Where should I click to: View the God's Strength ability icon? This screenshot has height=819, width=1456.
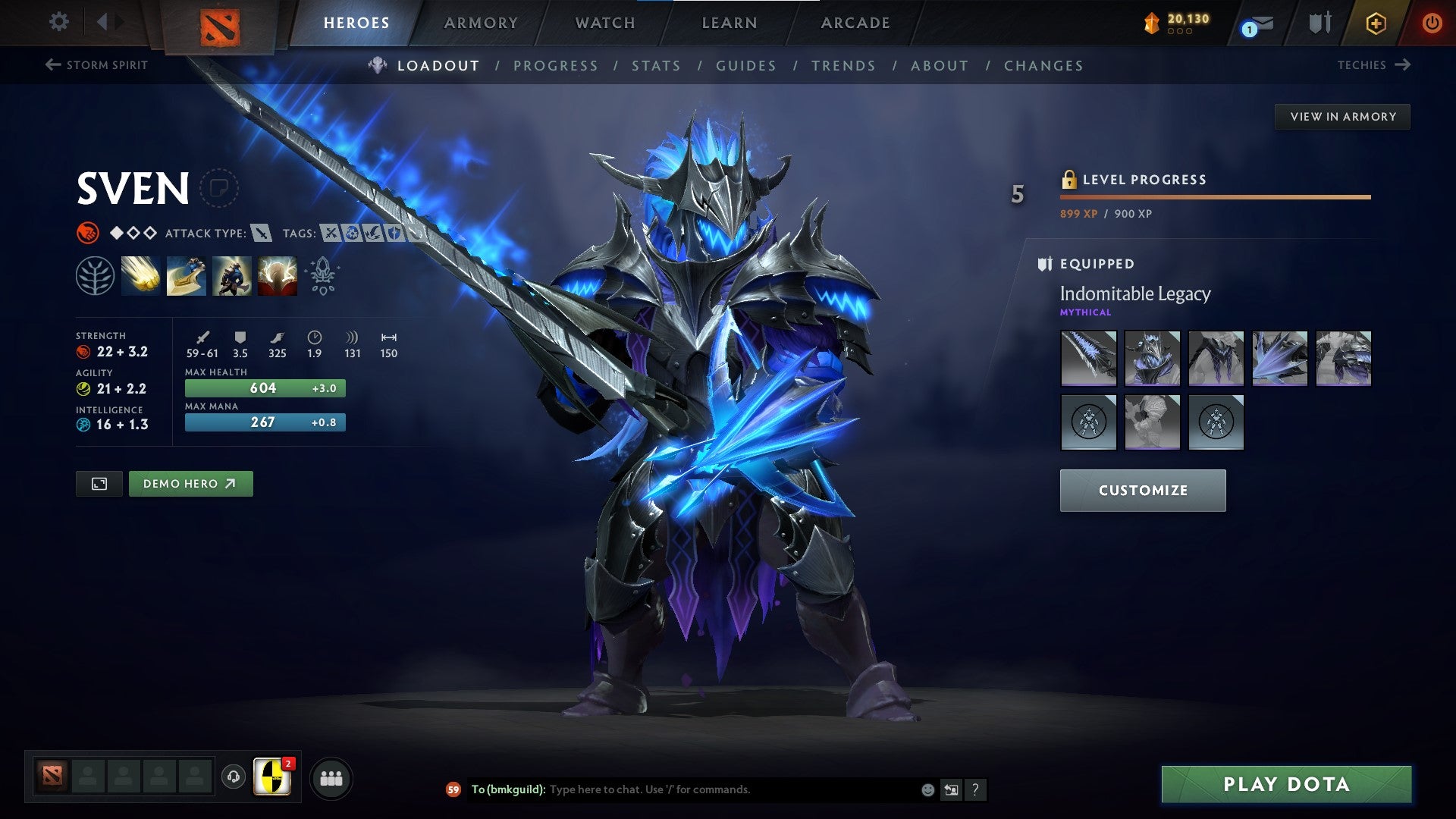[x=278, y=275]
